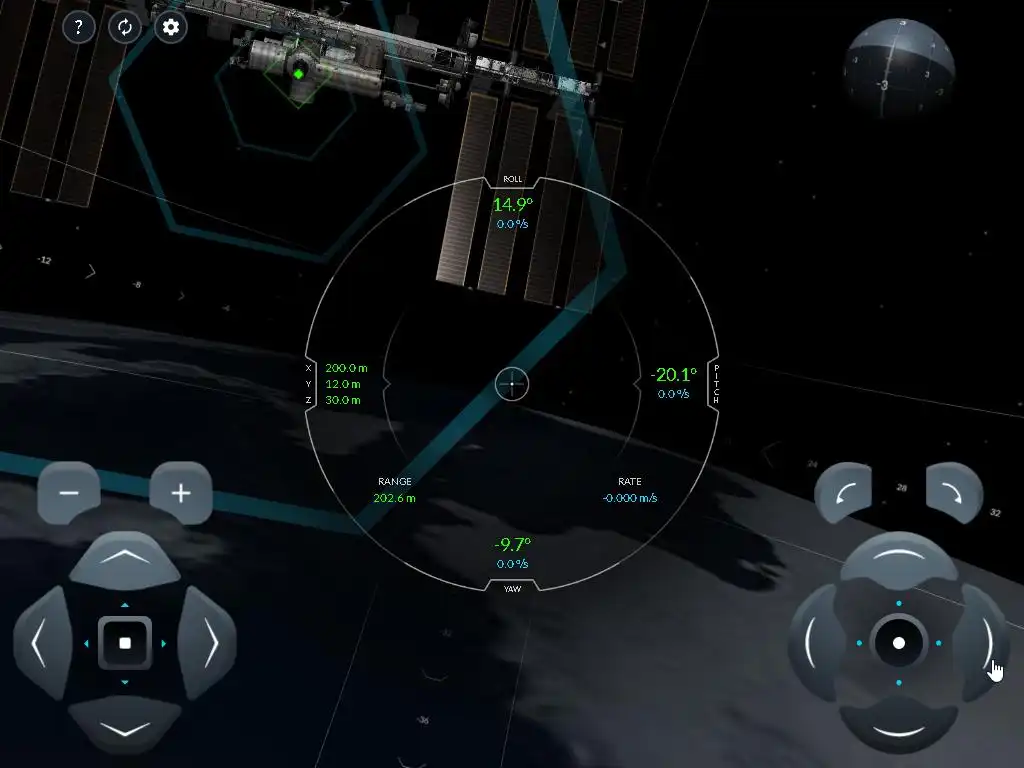
Task: Pitch down with the rotation pad's bottom button
Action: pos(898,725)
